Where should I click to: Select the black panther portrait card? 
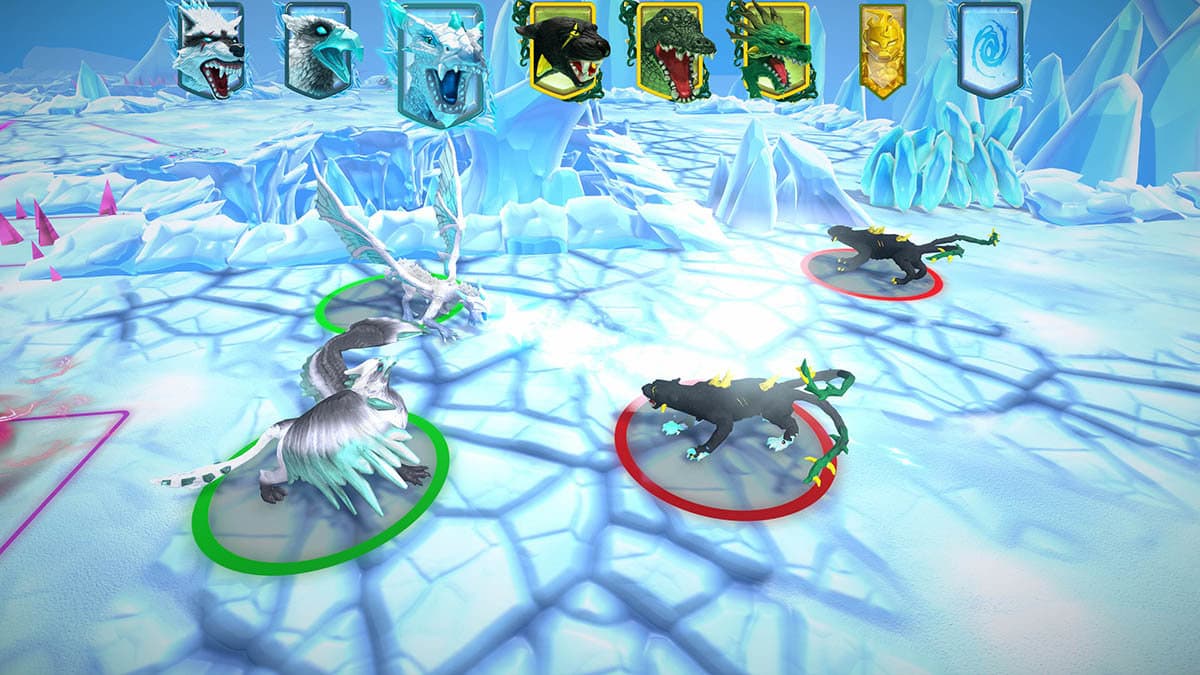561,48
